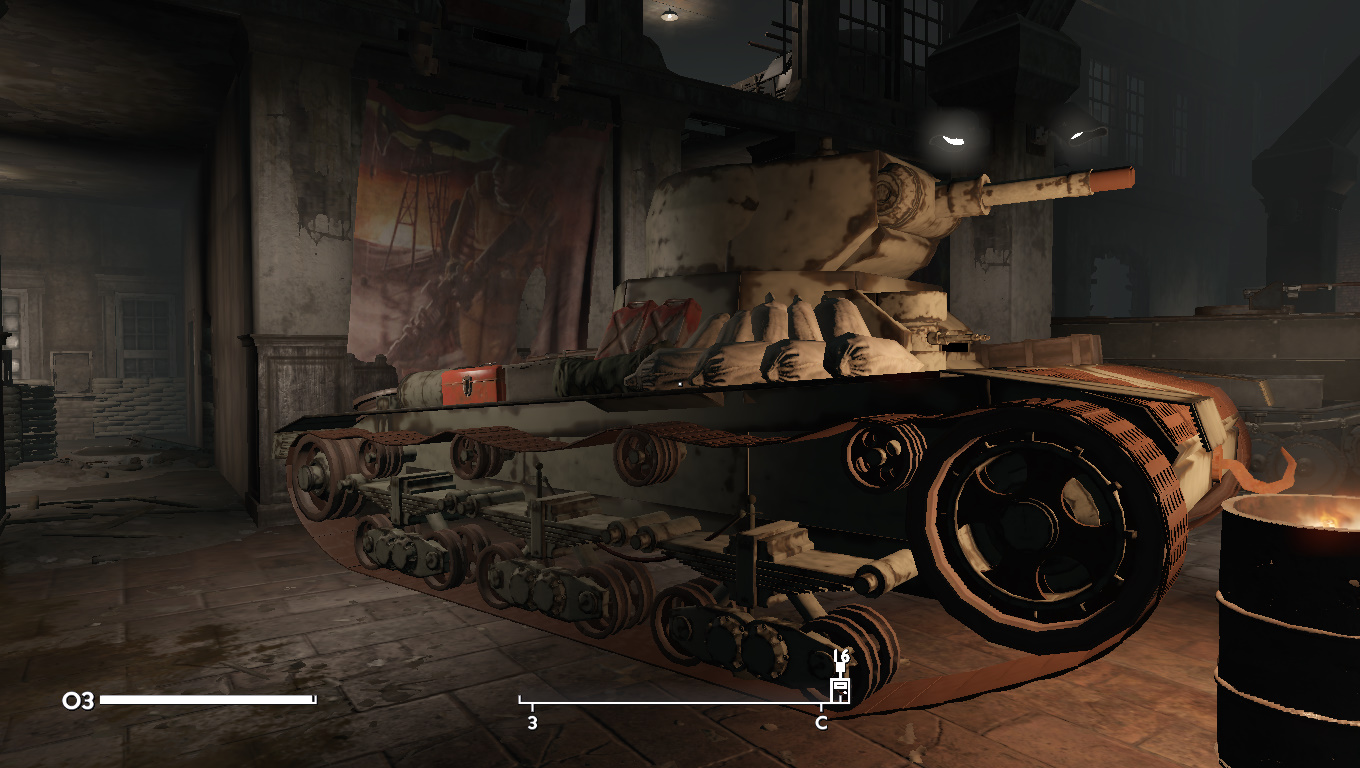Click the objective marker icon on the compass
The width and height of the screenshot is (1360, 768).
coord(840,689)
